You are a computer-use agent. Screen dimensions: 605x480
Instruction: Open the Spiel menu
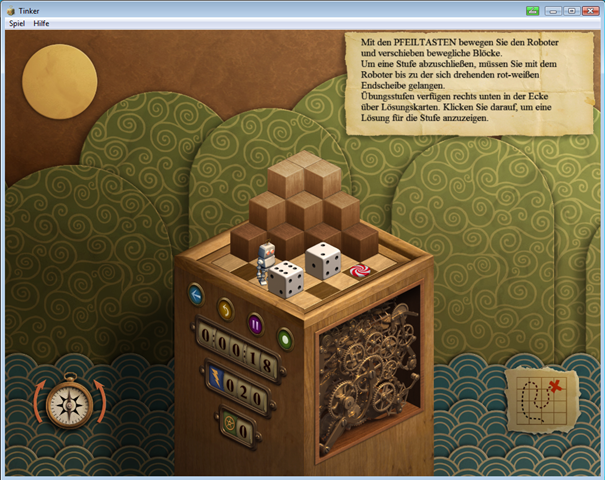(x=16, y=22)
